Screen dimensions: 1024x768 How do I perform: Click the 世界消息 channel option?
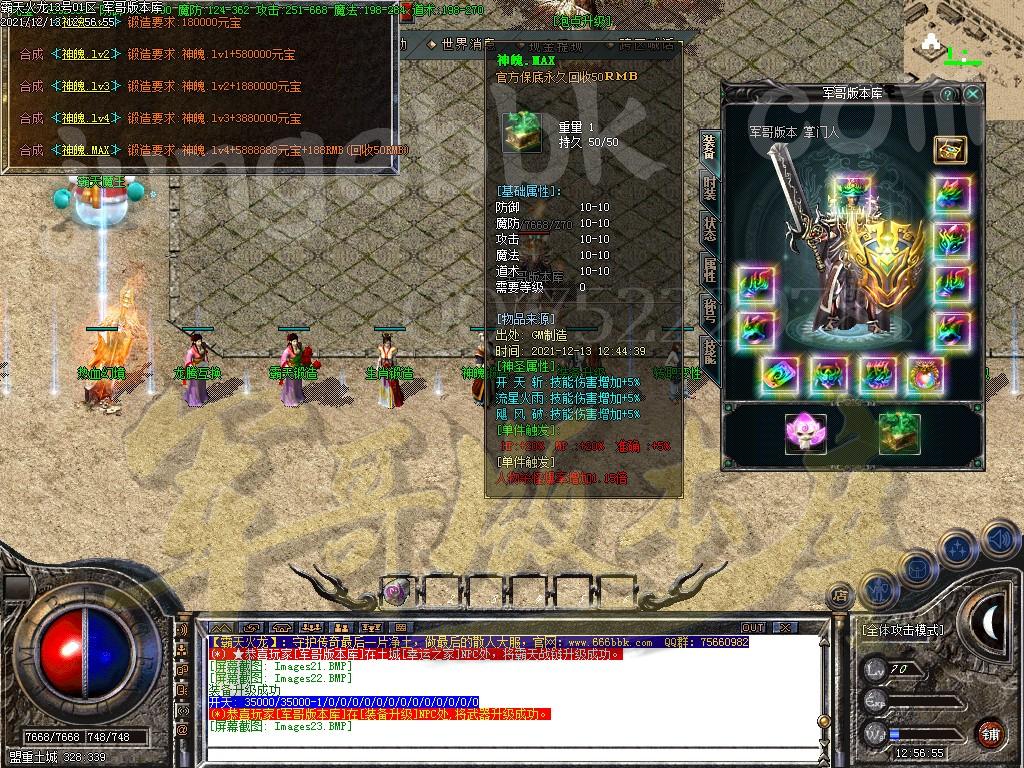[461, 44]
